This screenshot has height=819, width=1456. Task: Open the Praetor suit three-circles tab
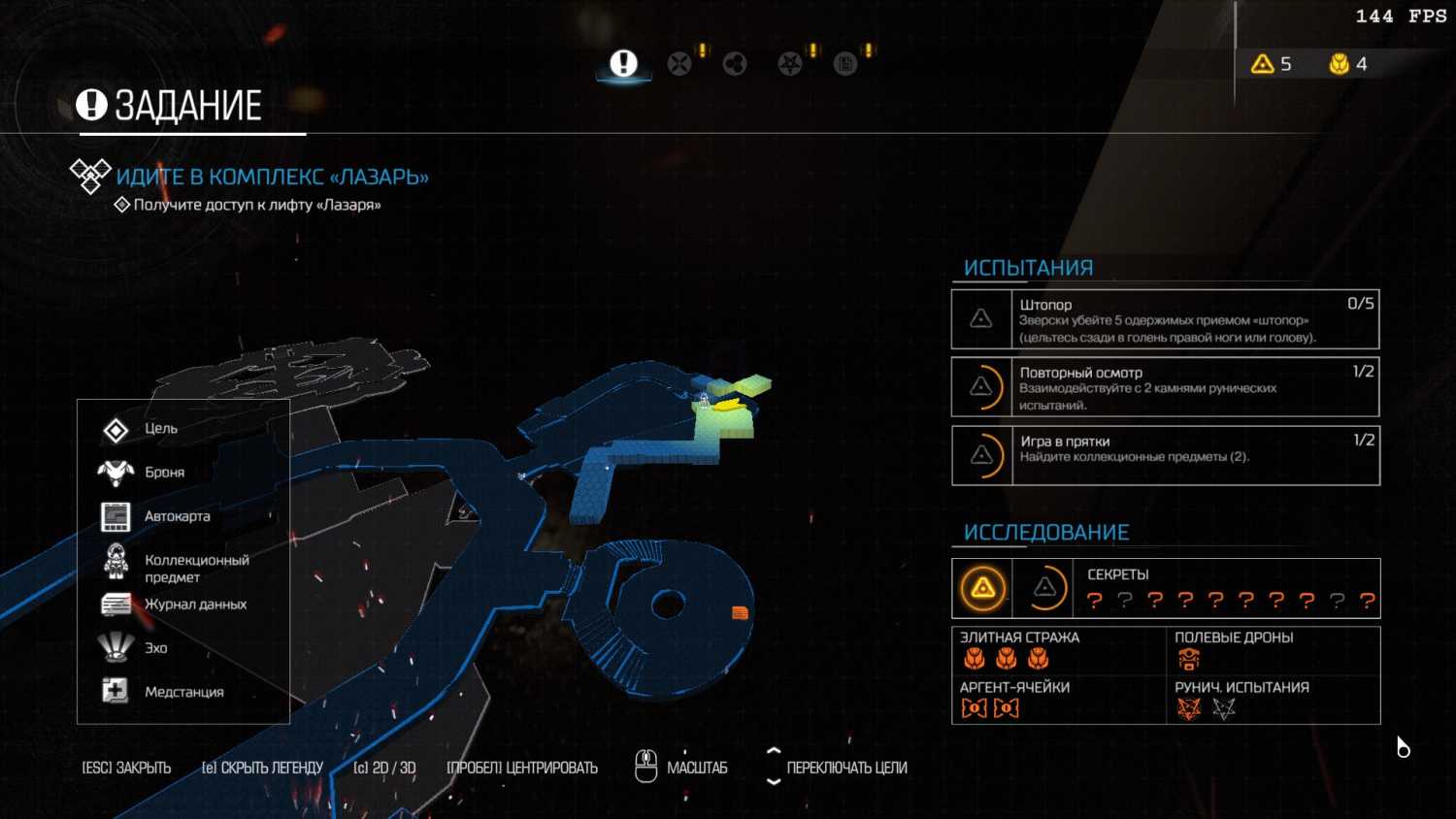735,64
